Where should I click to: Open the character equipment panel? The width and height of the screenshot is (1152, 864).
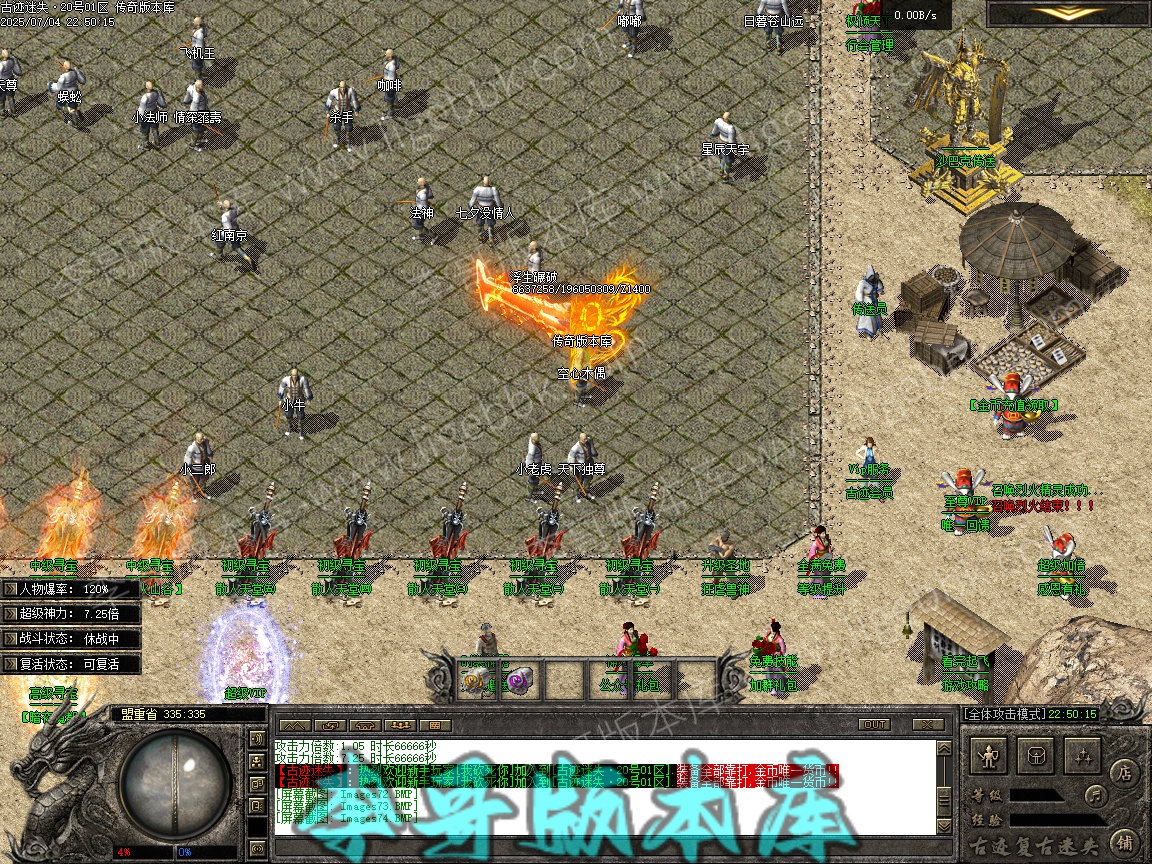[990, 757]
